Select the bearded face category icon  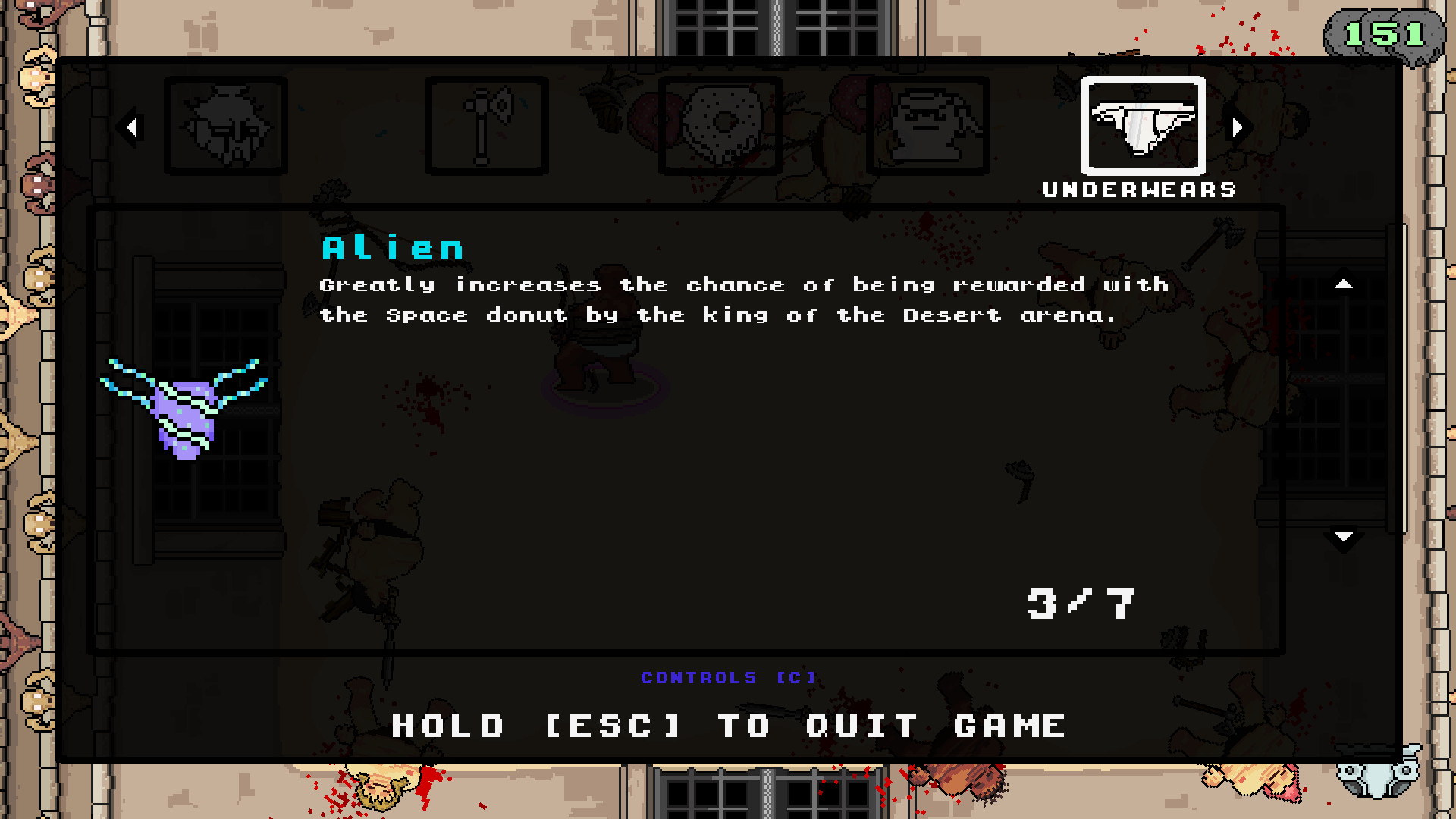click(x=225, y=126)
